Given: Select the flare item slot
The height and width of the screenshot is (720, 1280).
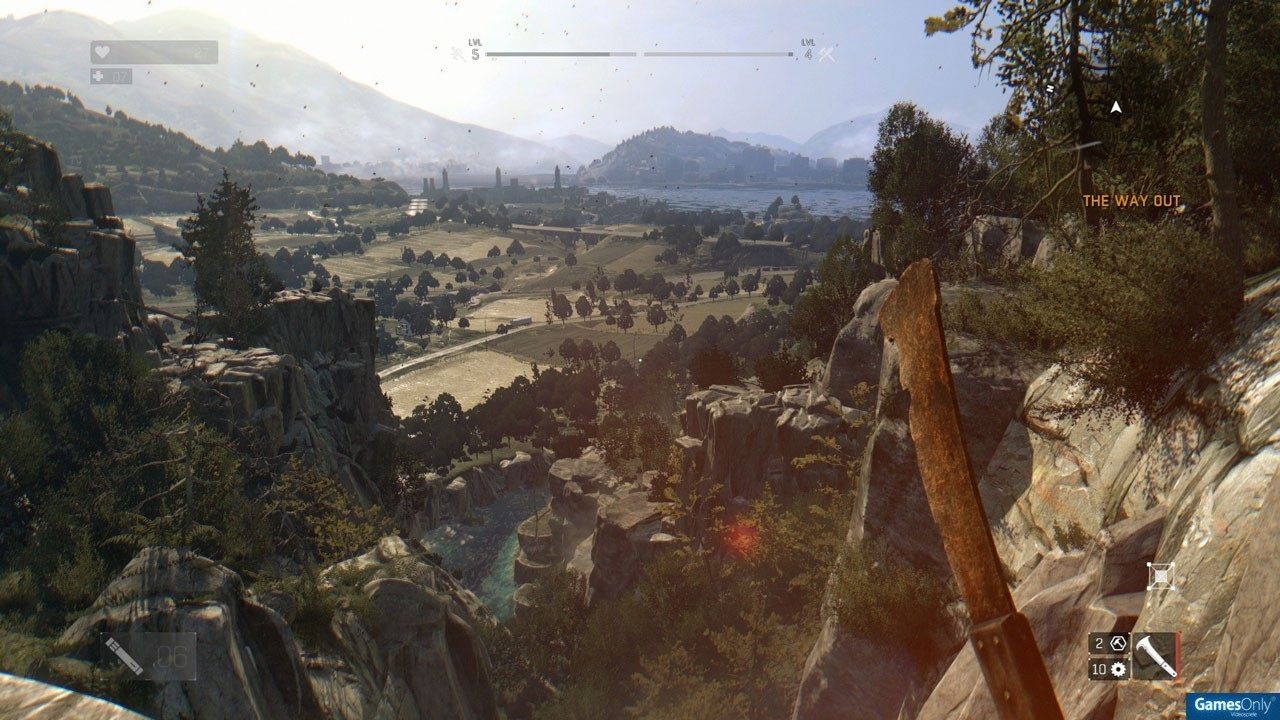Looking at the screenshot, I should pos(148,656).
